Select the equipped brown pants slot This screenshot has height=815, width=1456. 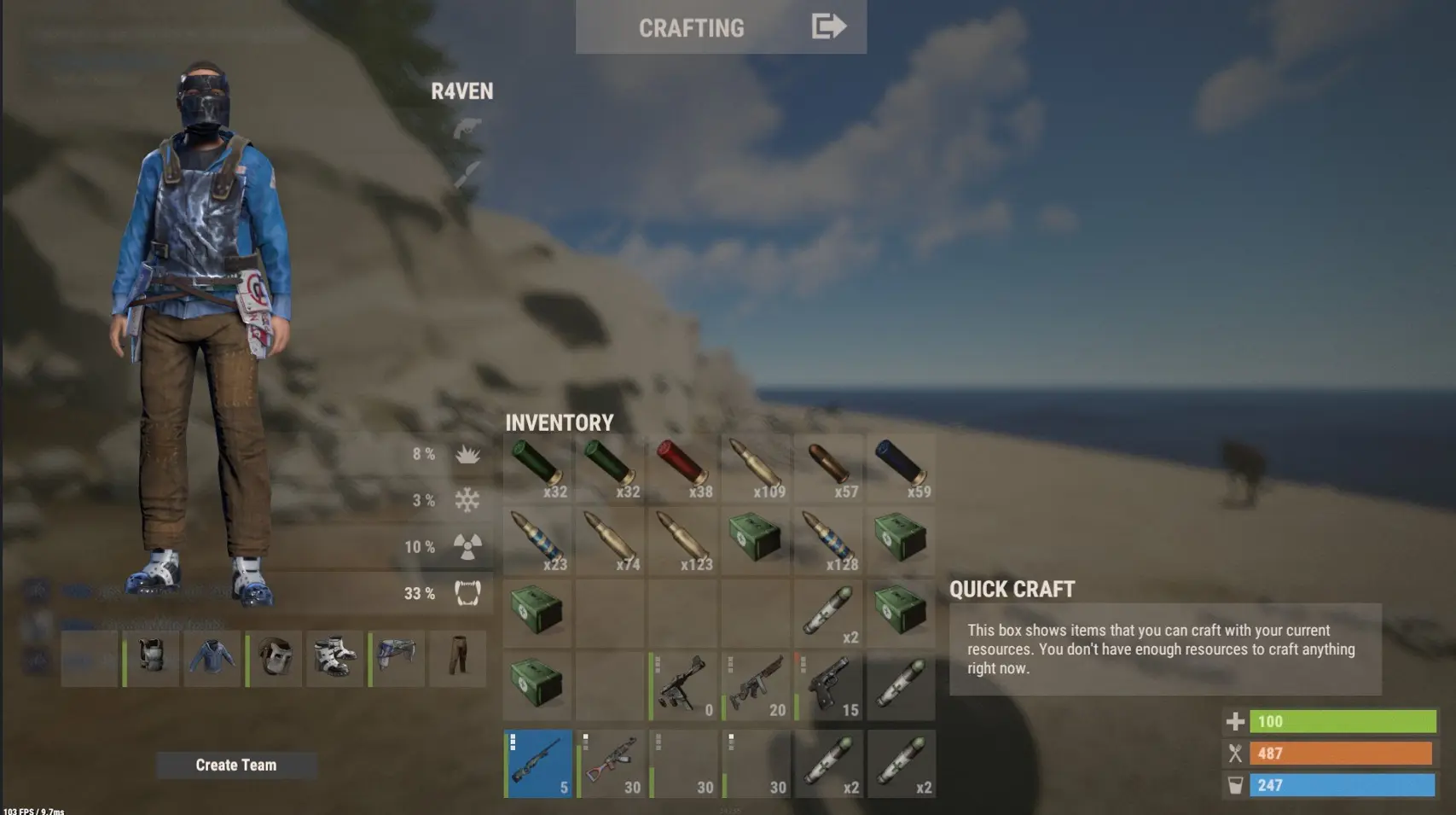click(458, 658)
